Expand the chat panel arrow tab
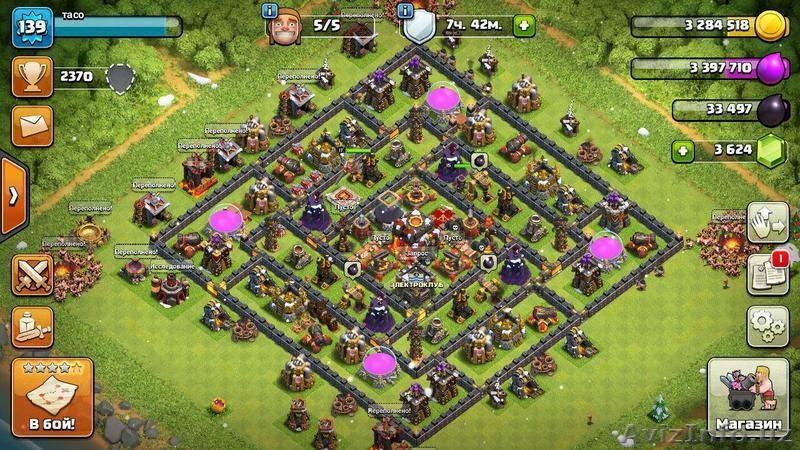The image size is (800, 450). (11, 194)
